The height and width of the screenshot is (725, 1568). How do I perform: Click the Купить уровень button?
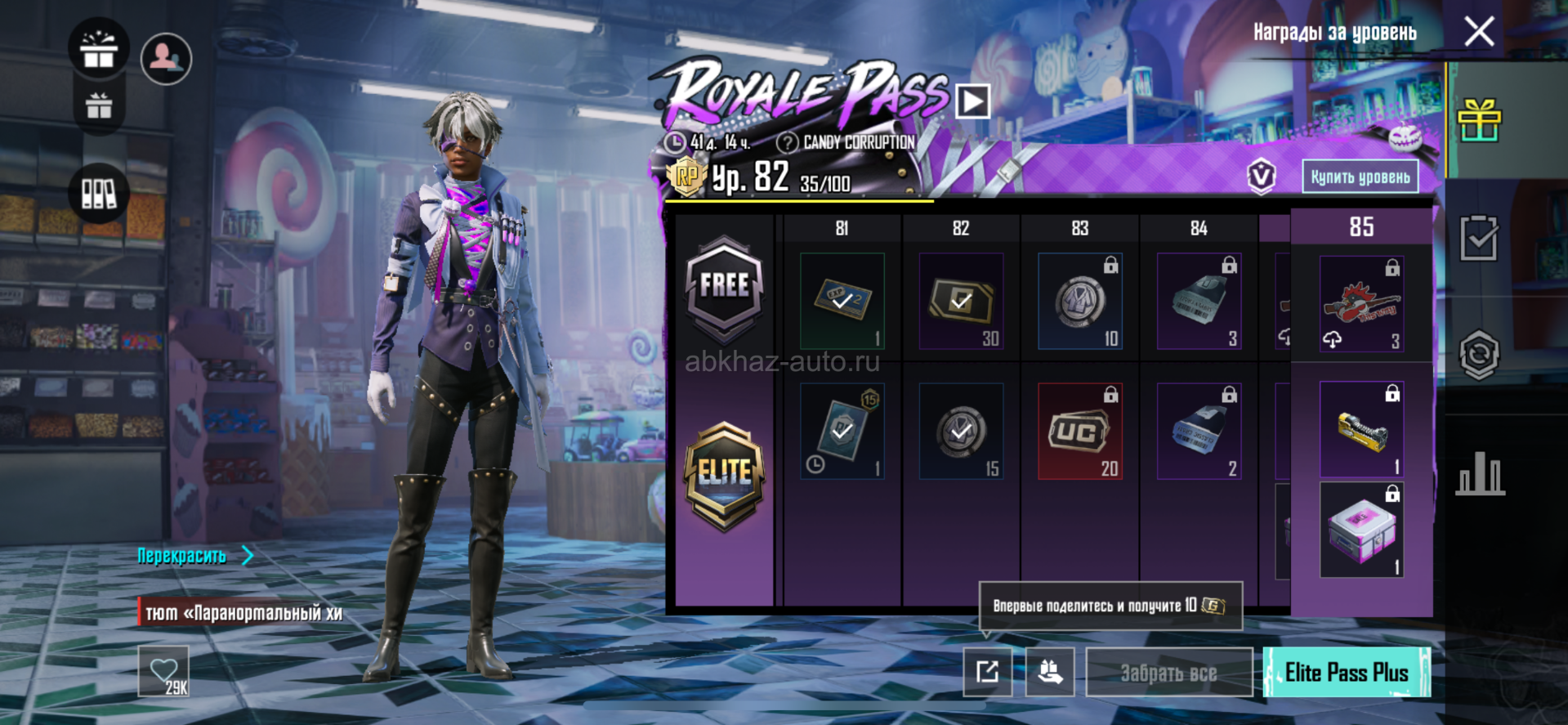1360,177
